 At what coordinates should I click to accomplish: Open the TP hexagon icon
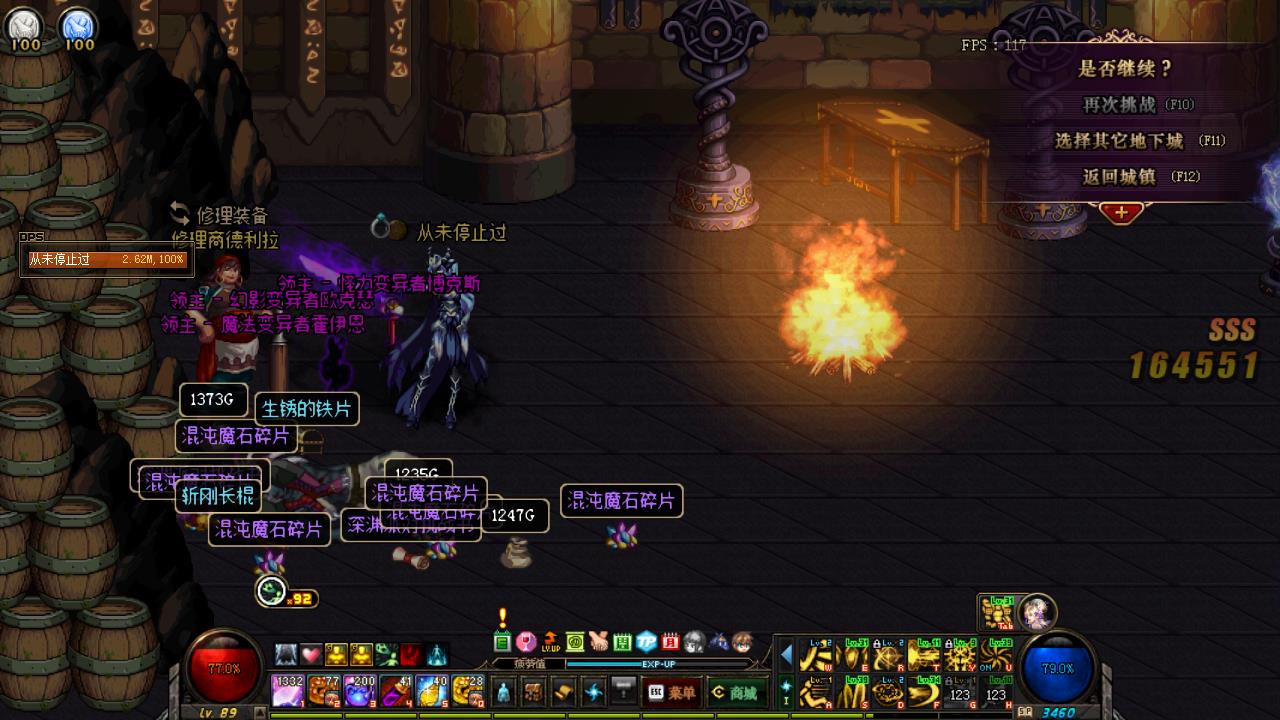646,641
